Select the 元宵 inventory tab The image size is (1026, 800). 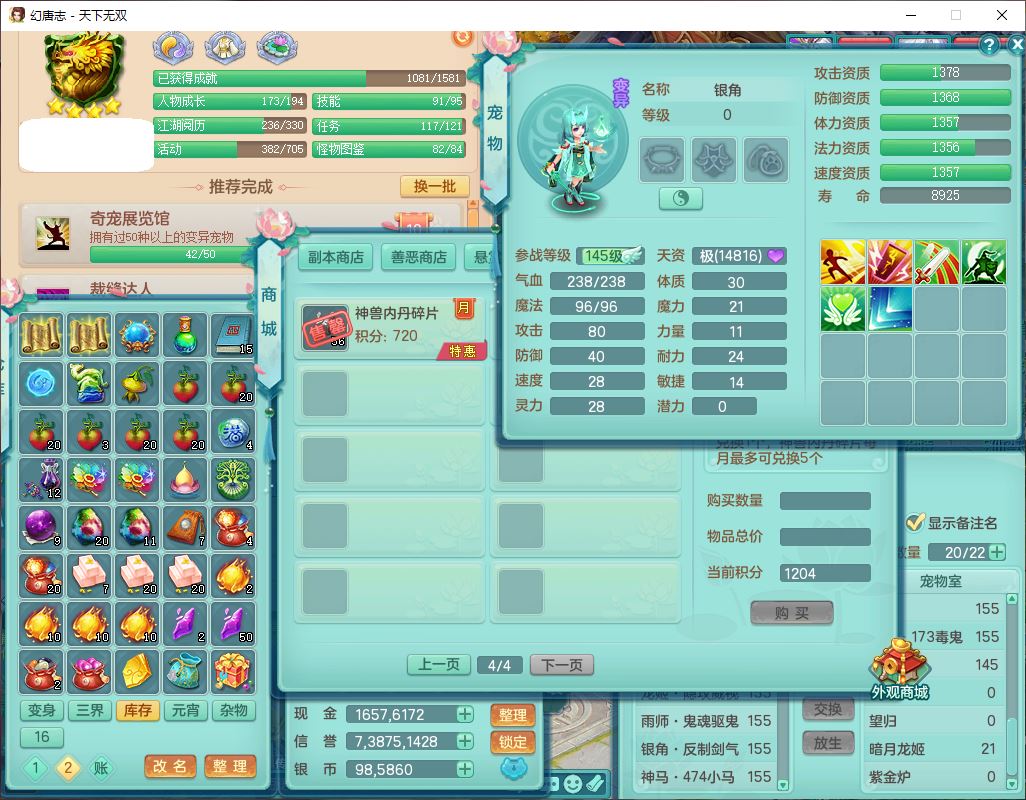pos(185,710)
